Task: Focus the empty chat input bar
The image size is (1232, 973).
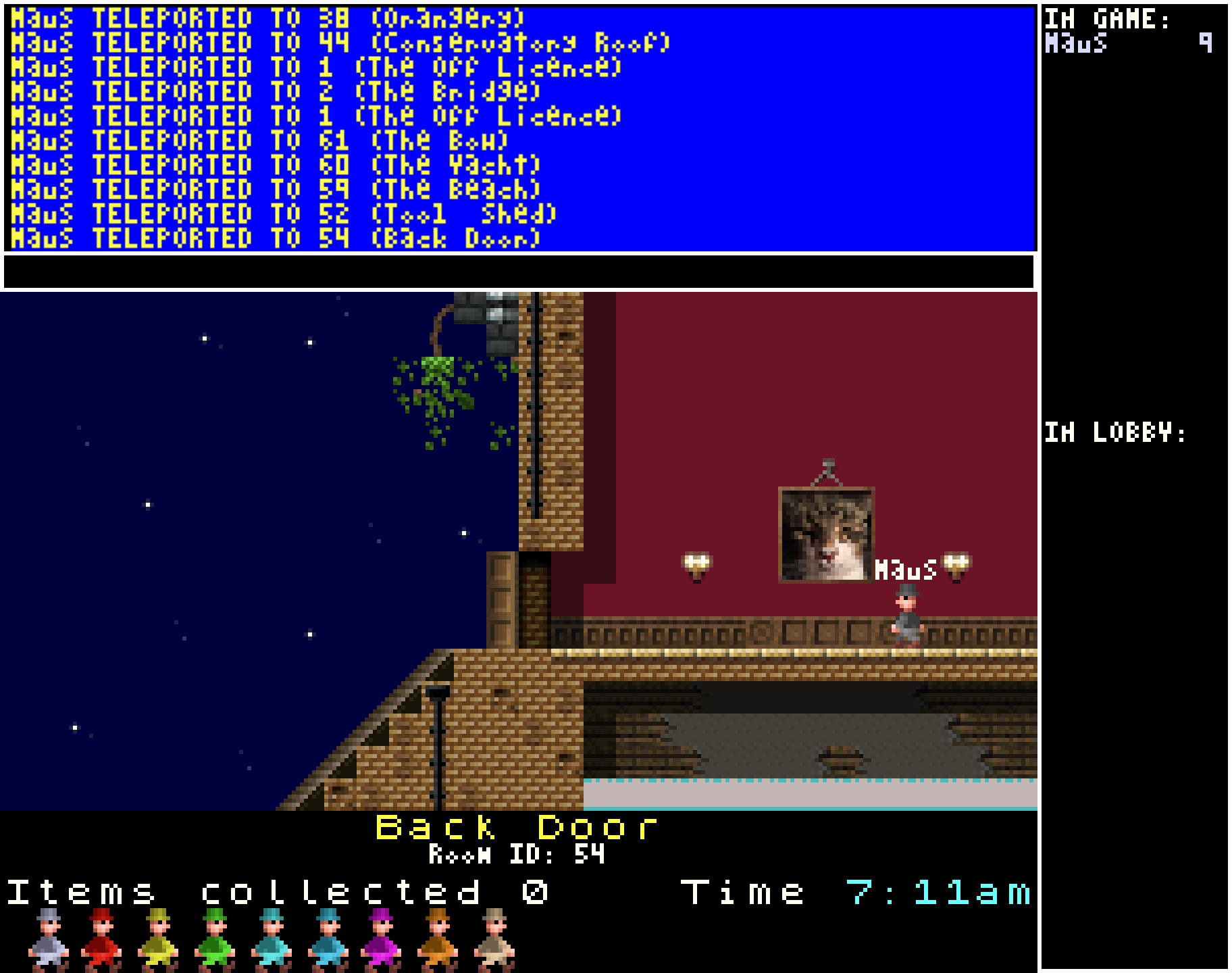Action: (x=519, y=272)
